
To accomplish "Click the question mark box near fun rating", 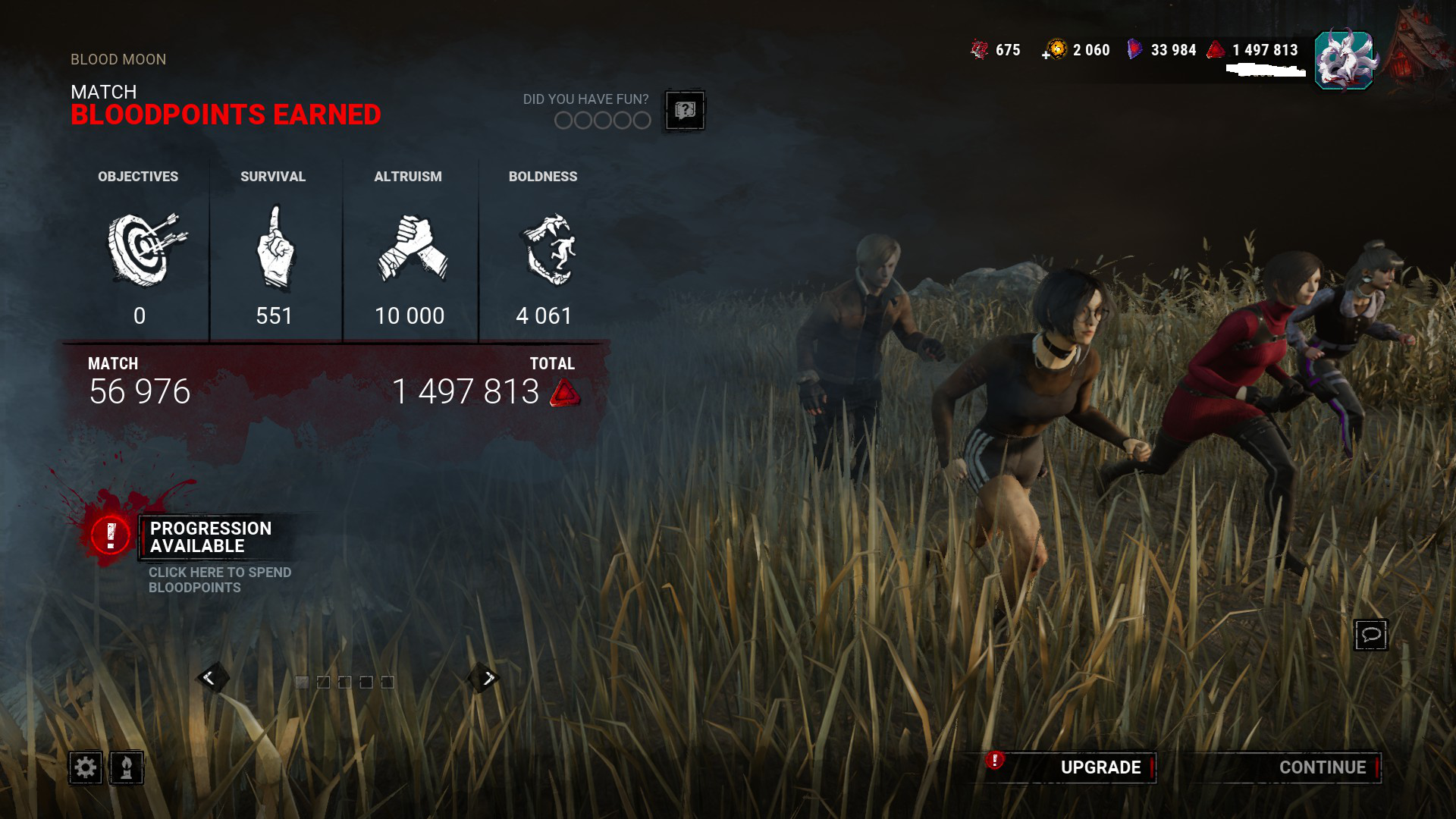I will (x=685, y=111).
